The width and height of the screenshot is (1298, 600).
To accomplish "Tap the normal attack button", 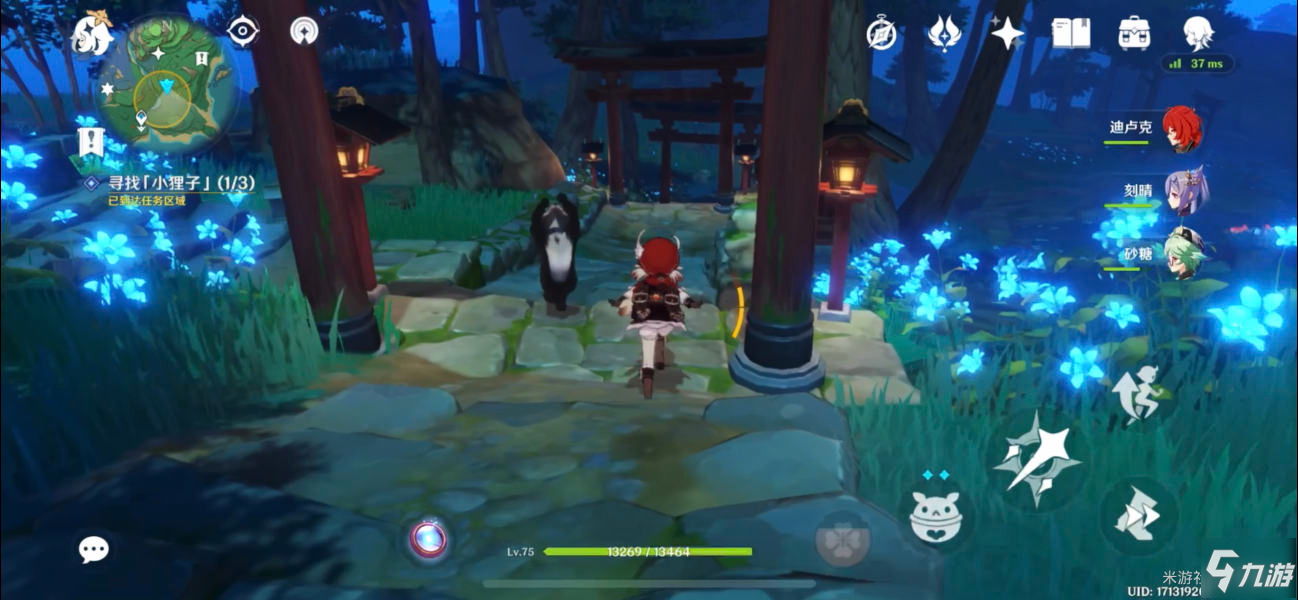I will coord(1036,459).
